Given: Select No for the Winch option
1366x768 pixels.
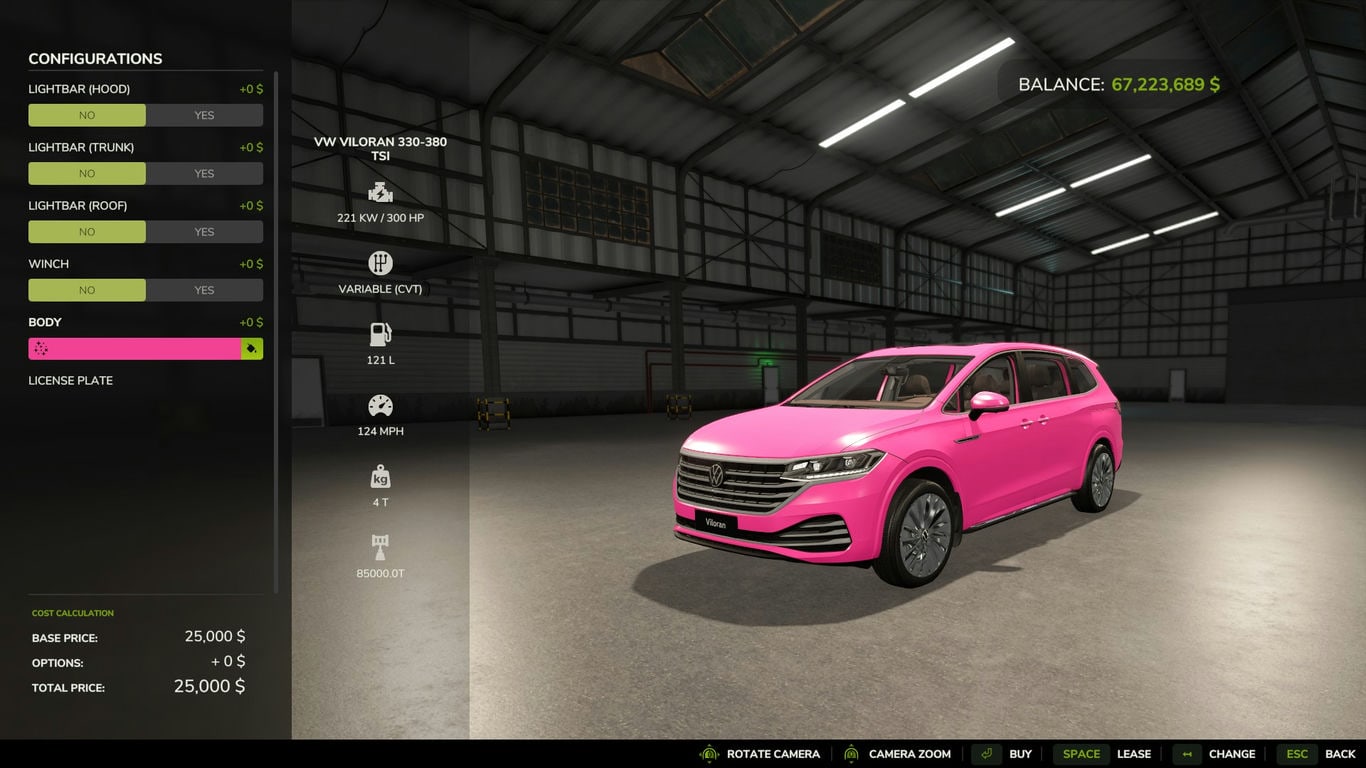Looking at the screenshot, I should [87, 290].
